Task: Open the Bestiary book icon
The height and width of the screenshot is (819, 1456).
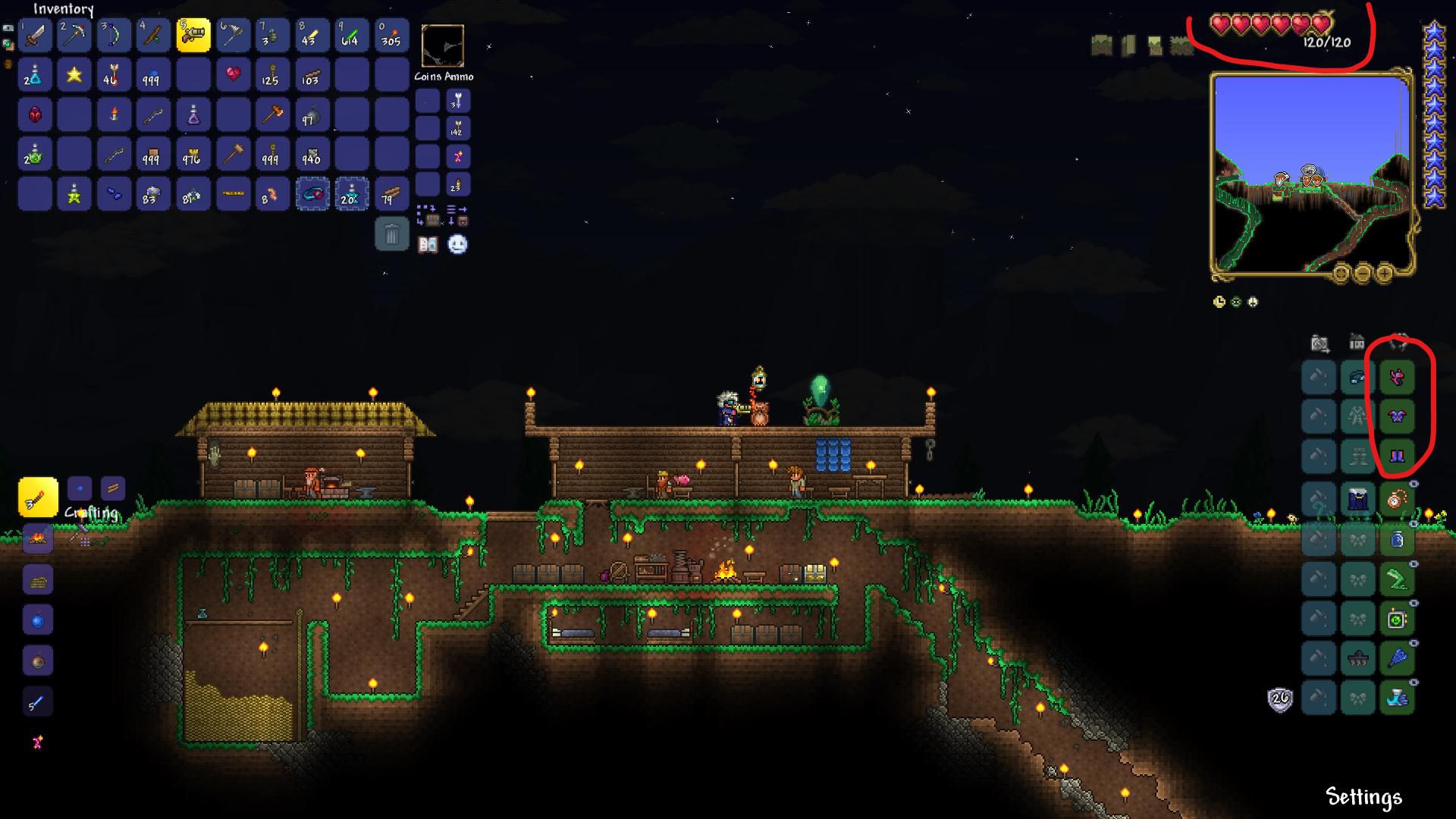Action: tap(427, 244)
